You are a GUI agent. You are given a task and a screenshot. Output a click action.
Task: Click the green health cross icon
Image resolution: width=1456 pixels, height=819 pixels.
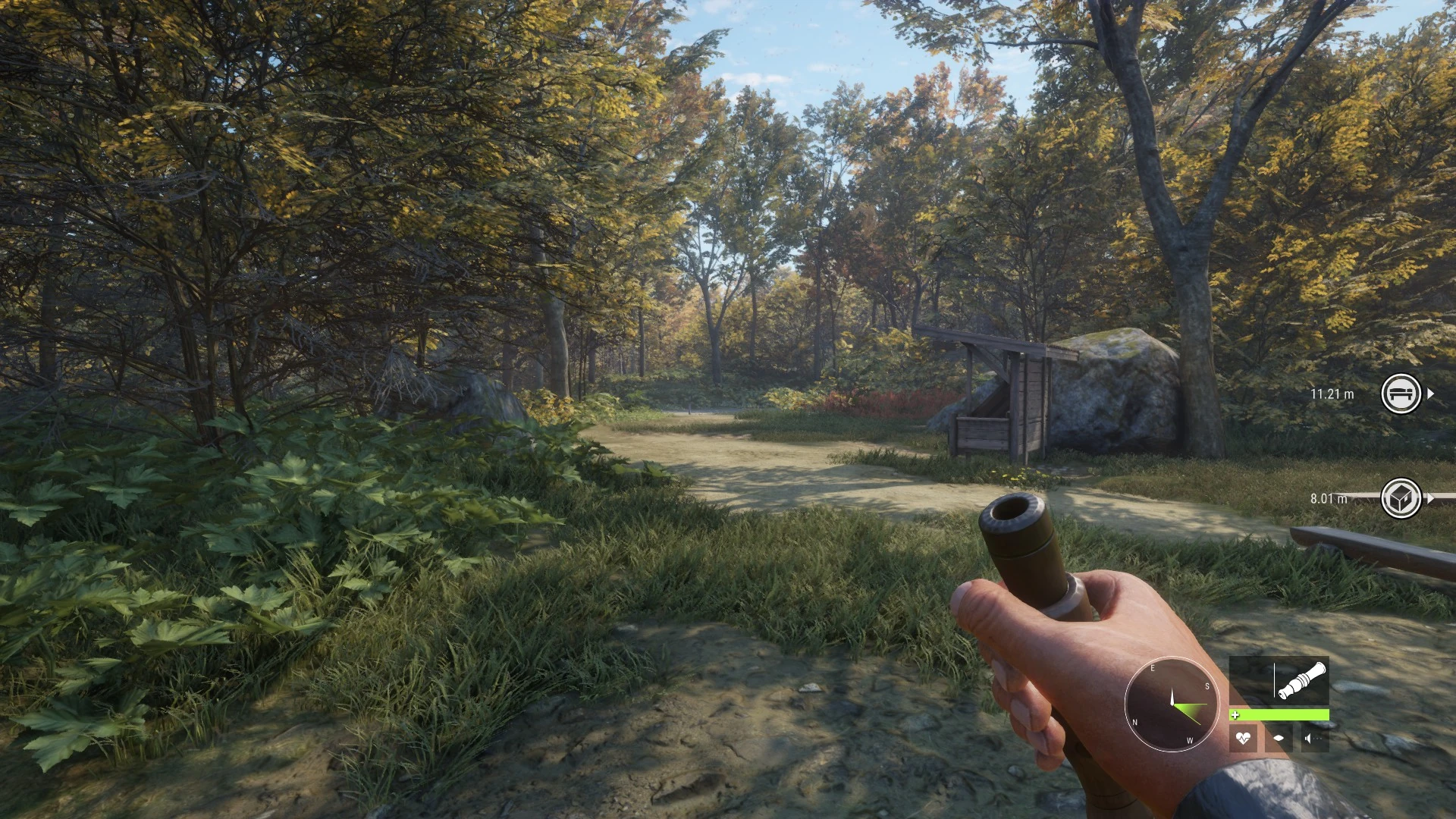coord(1236,715)
